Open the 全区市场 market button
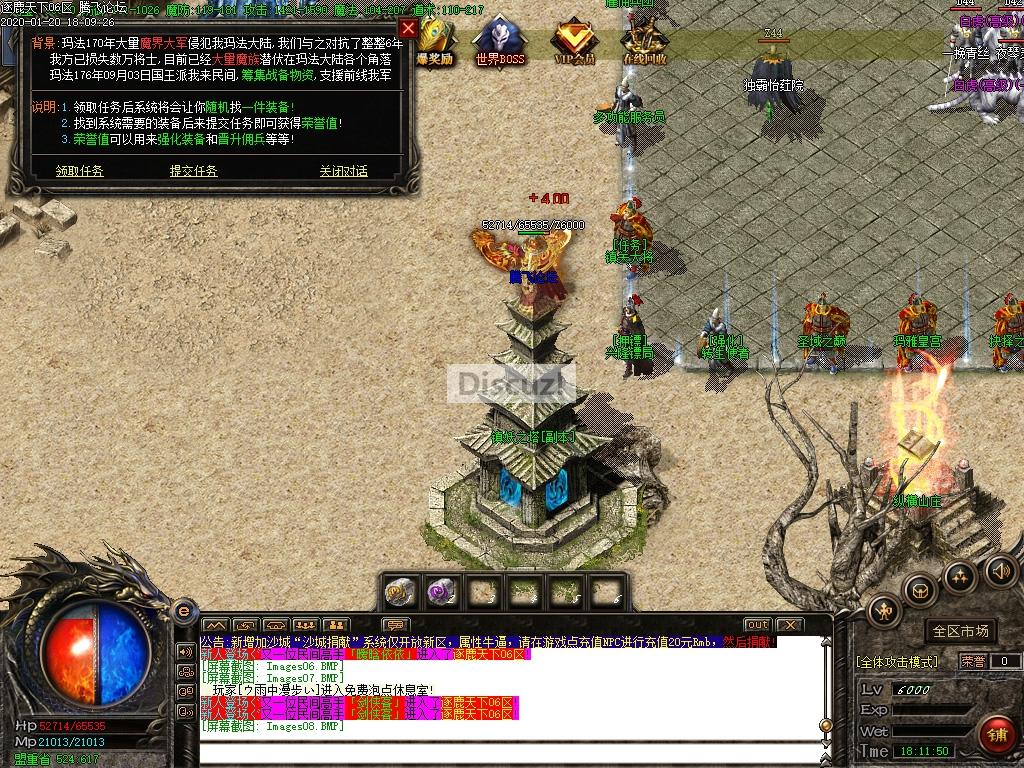Image resolution: width=1024 pixels, height=768 pixels. pos(960,631)
